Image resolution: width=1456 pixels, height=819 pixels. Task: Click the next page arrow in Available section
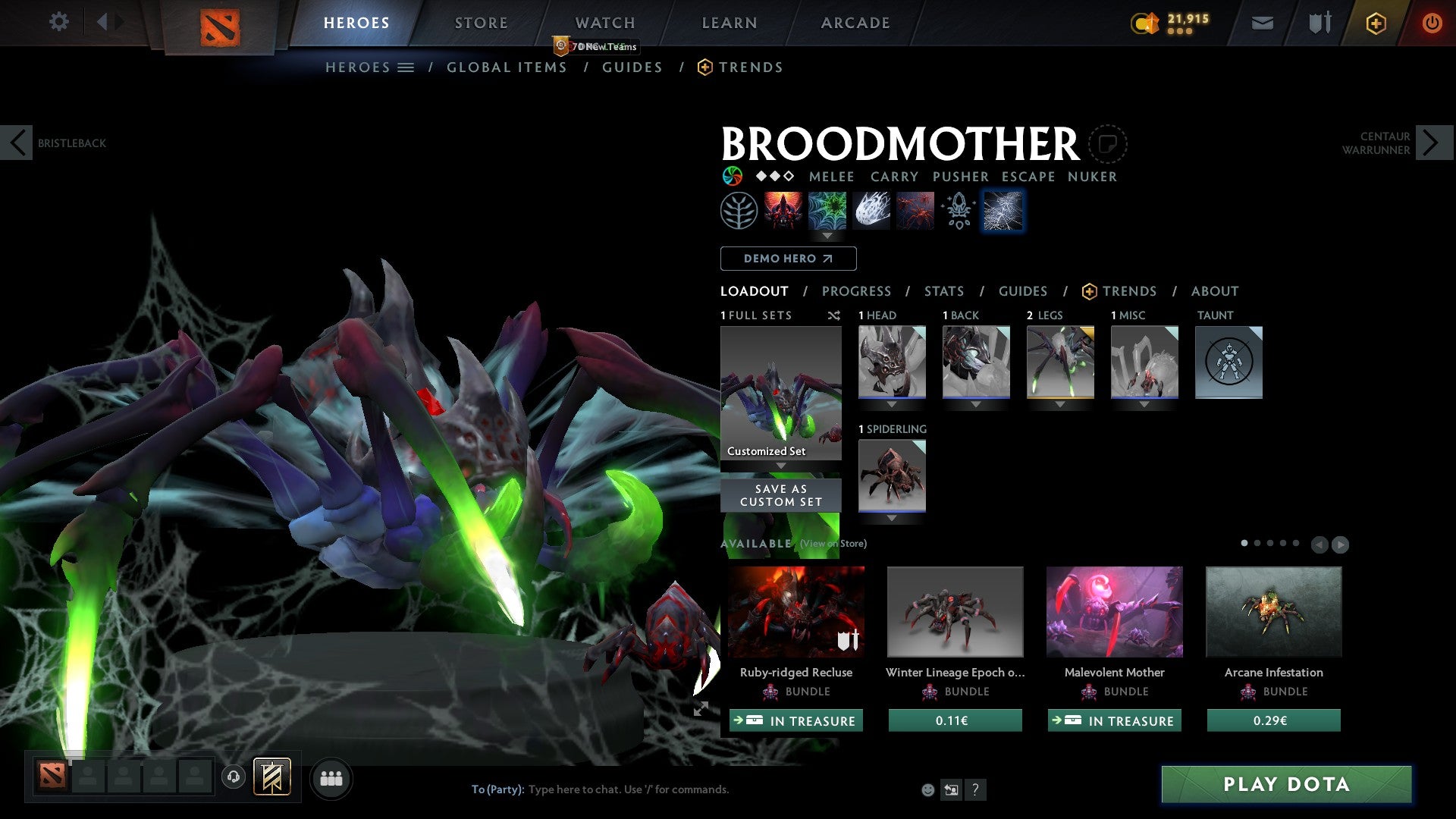(1339, 544)
